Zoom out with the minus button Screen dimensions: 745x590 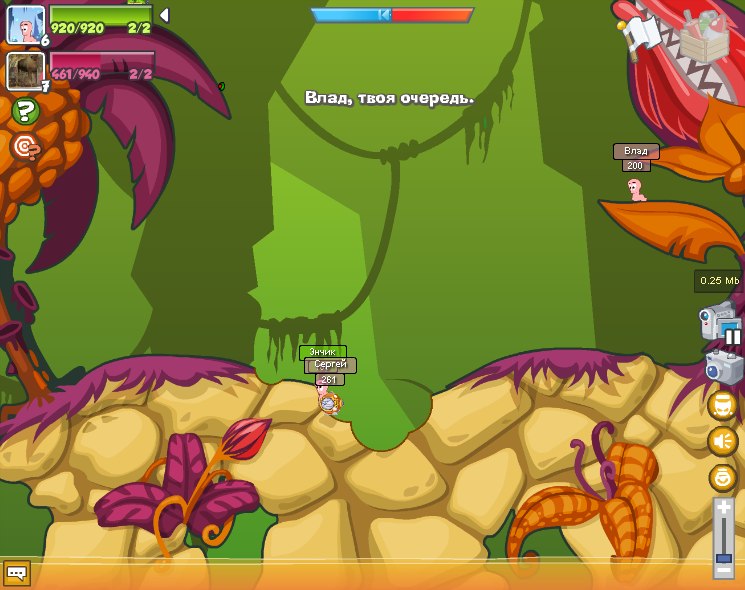tap(723, 571)
